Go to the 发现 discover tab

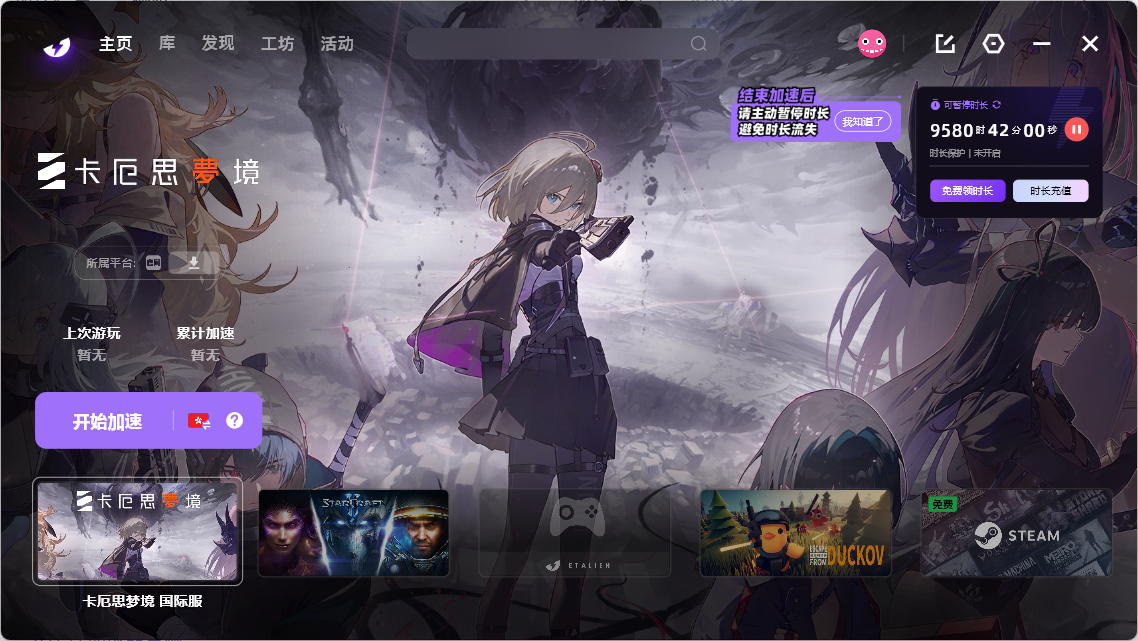pos(217,44)
